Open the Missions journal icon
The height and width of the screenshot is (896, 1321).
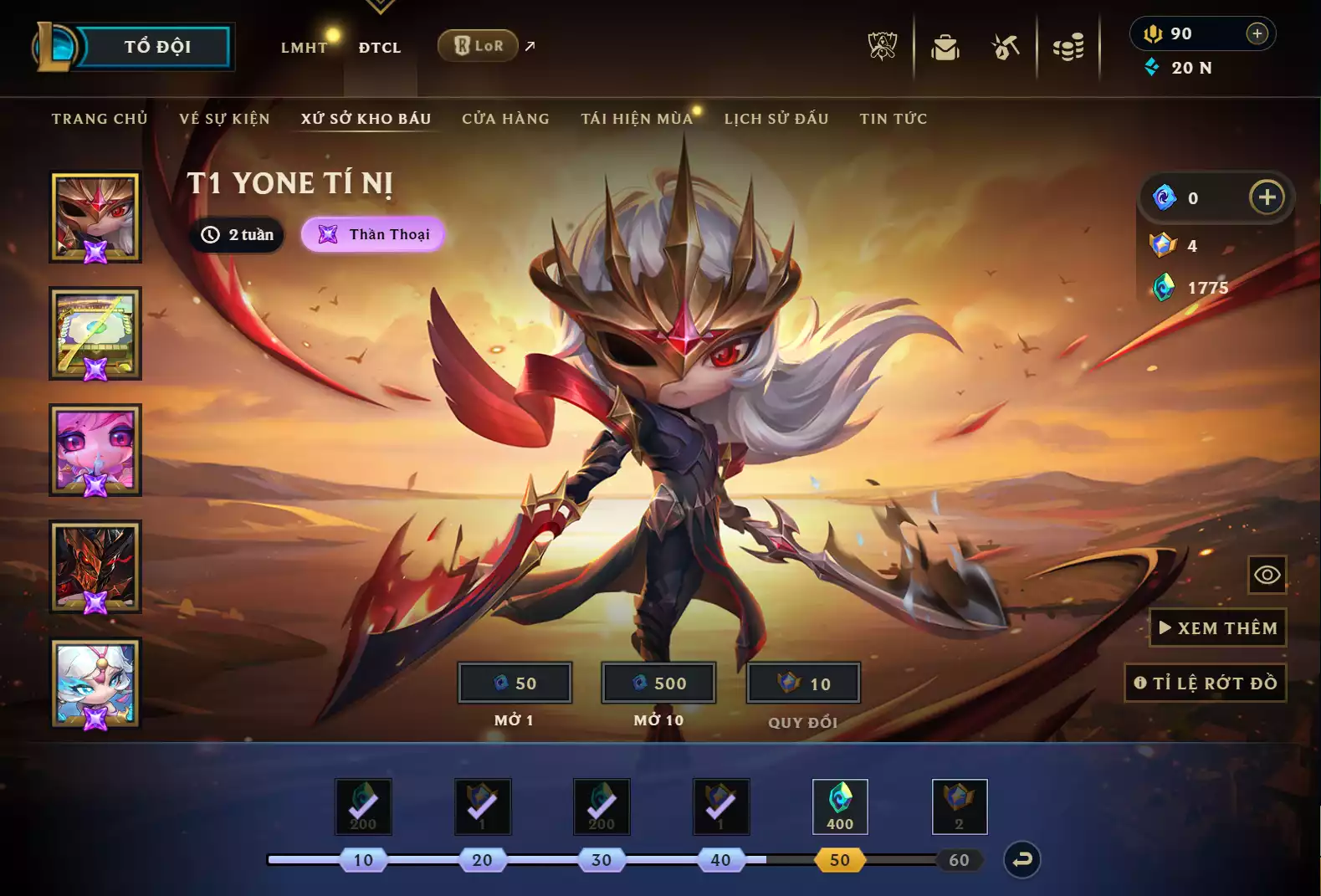click(x=1005, y=47)
